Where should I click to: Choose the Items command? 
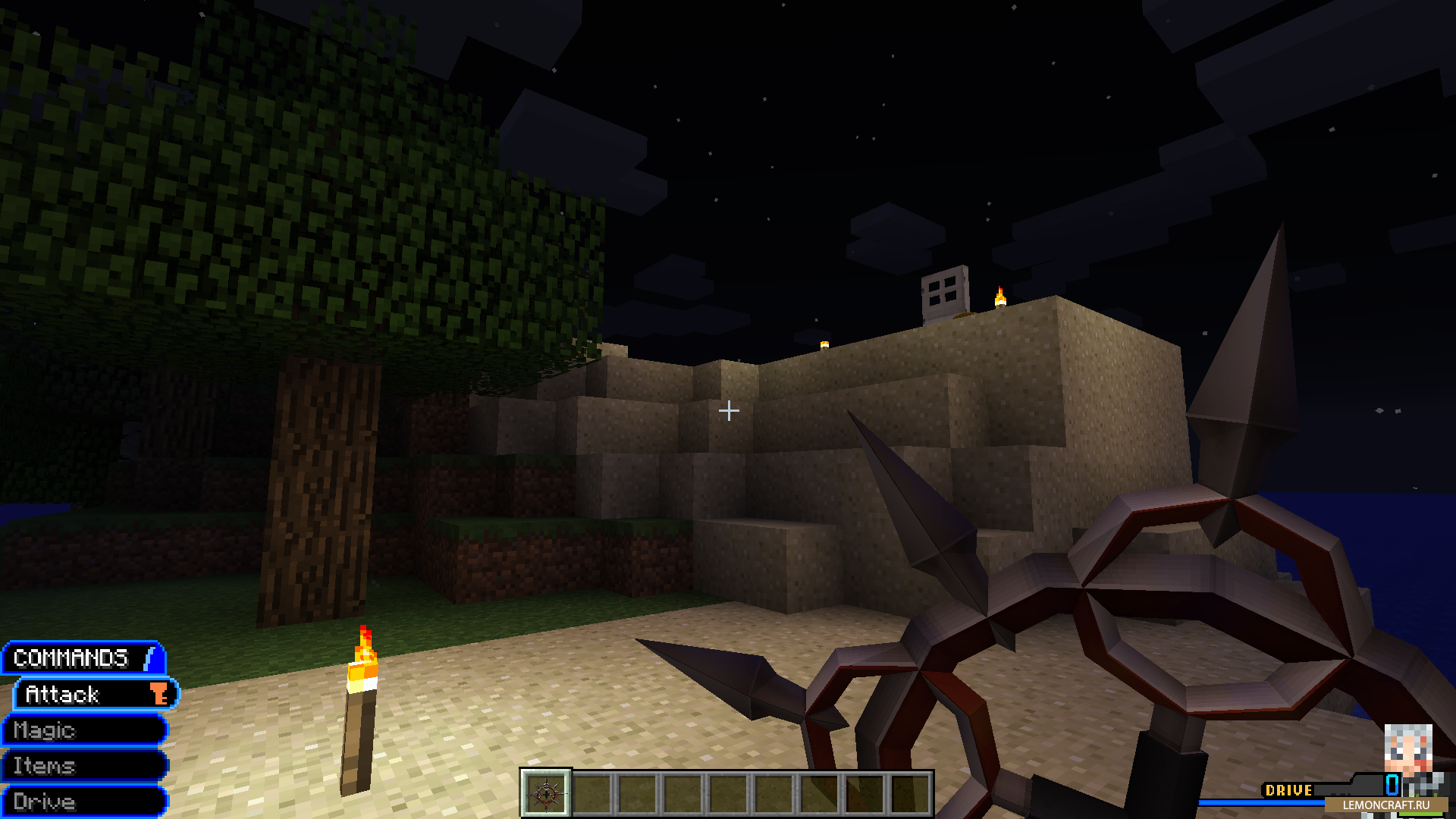point(83,766)
